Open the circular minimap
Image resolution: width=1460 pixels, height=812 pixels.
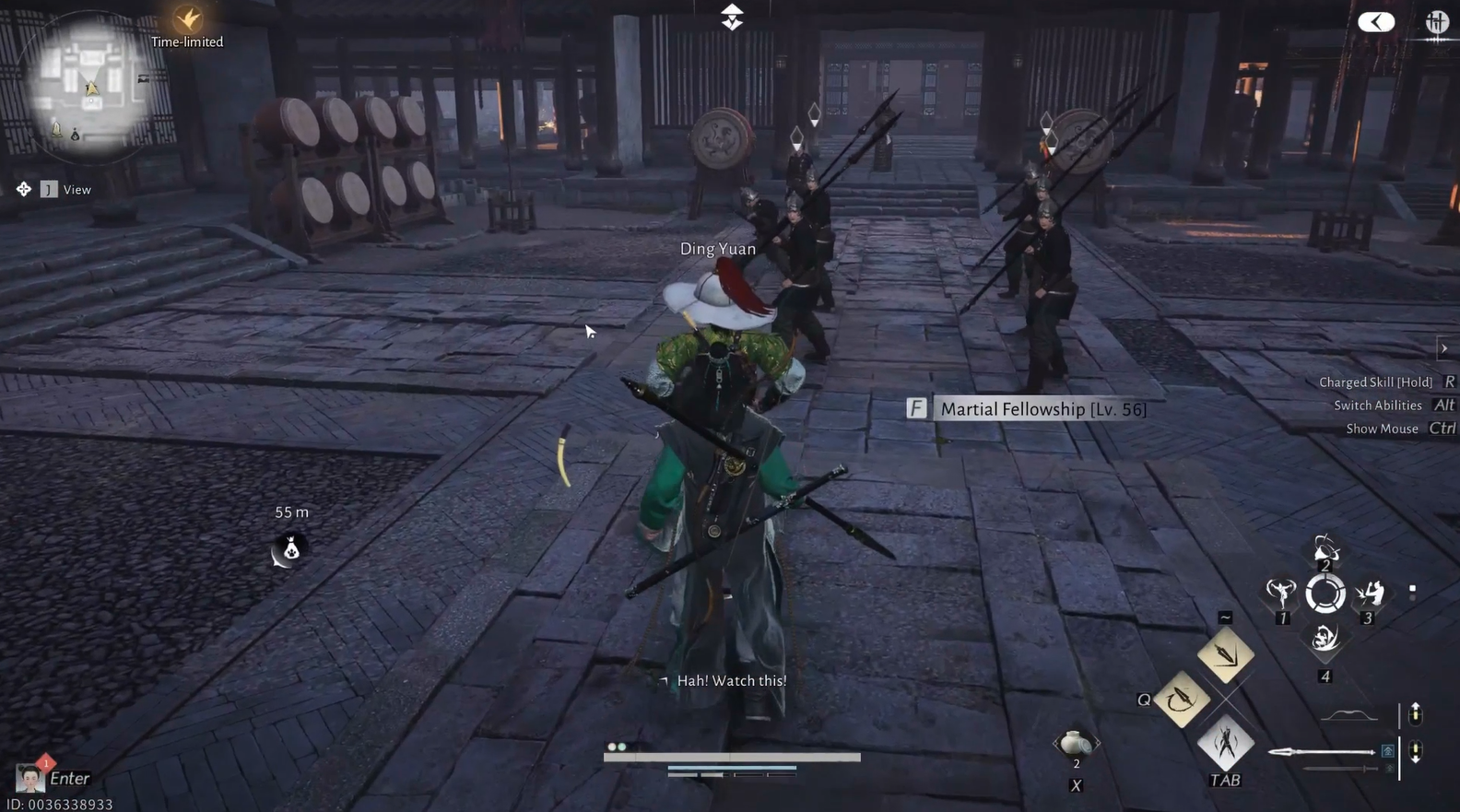click(x=90, y=86)
